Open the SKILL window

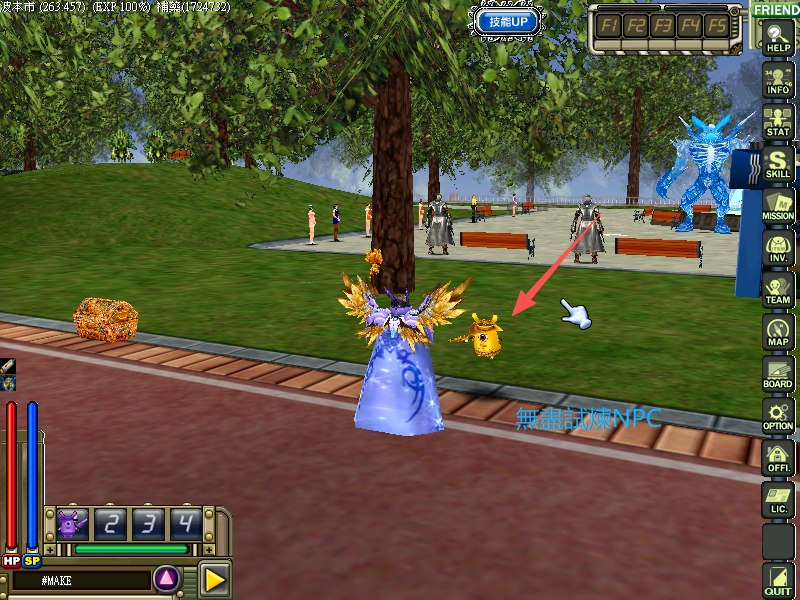[x=778, y=163]
